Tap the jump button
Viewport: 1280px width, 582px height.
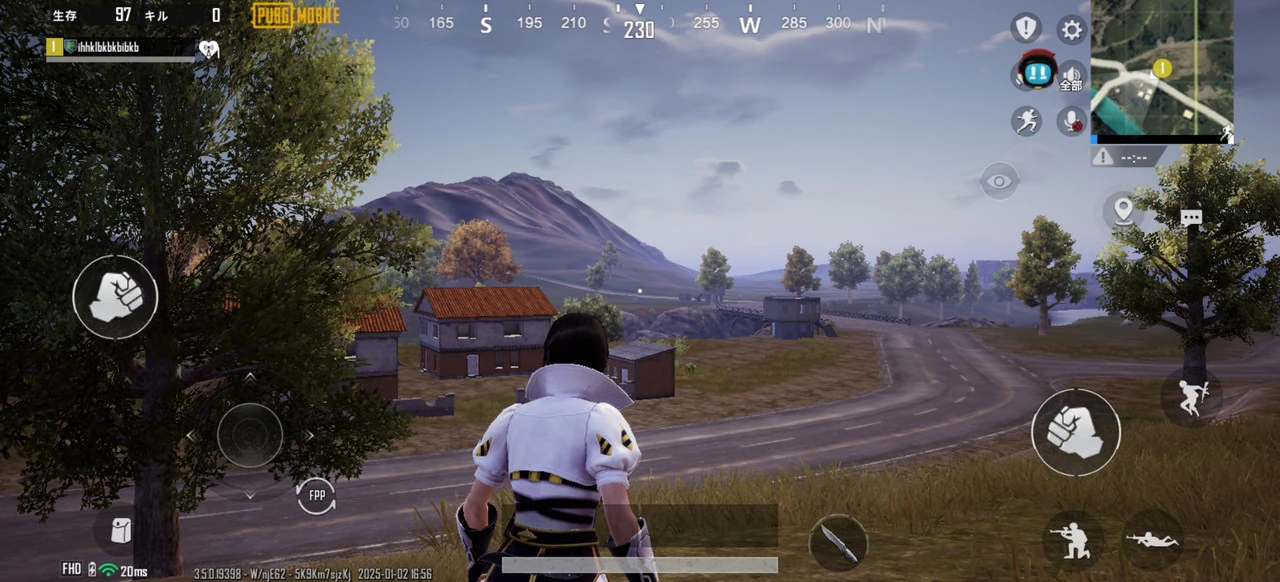coord(1191,398)
